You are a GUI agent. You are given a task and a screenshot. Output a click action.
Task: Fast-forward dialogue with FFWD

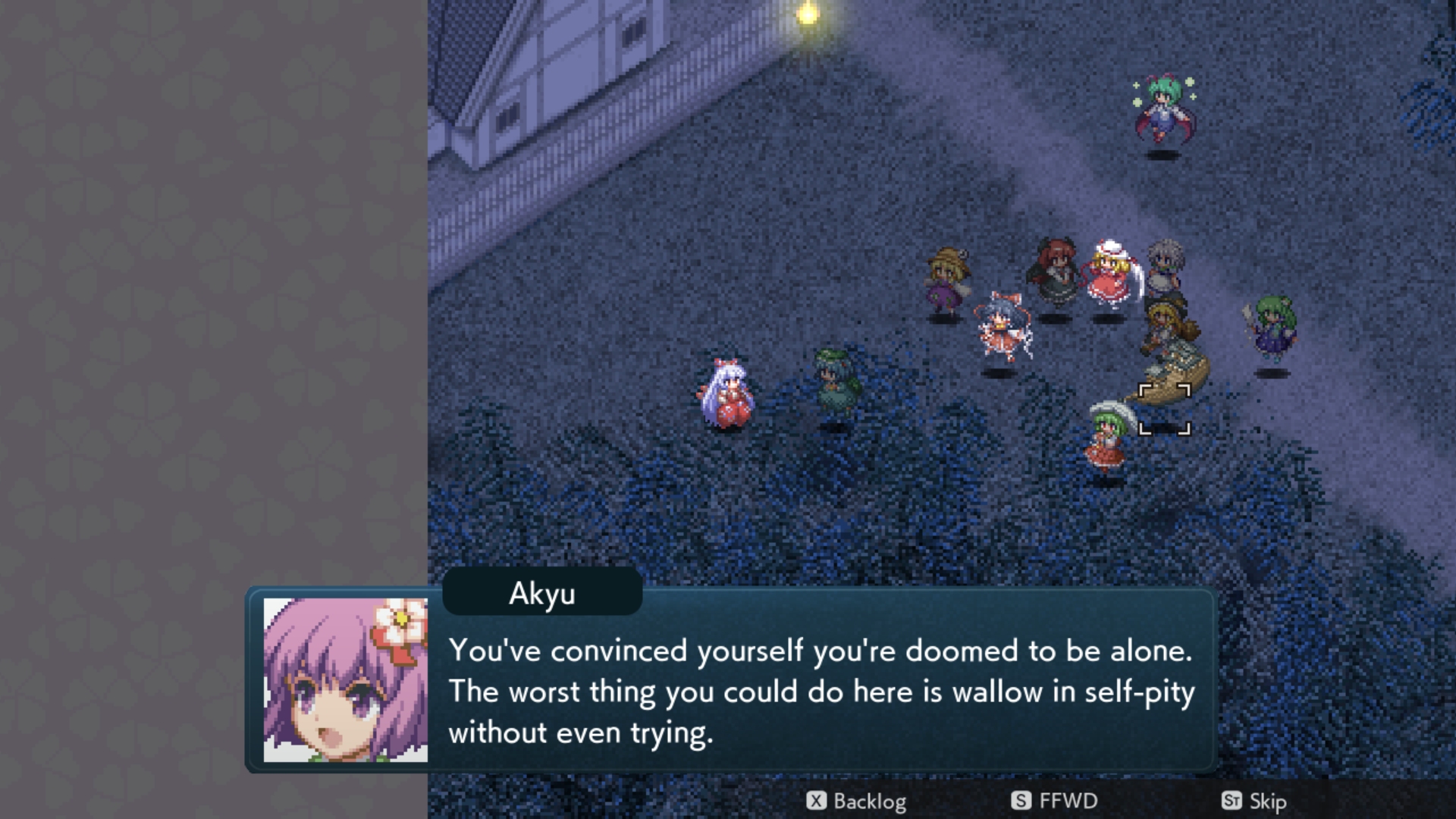click(1054, 801)
